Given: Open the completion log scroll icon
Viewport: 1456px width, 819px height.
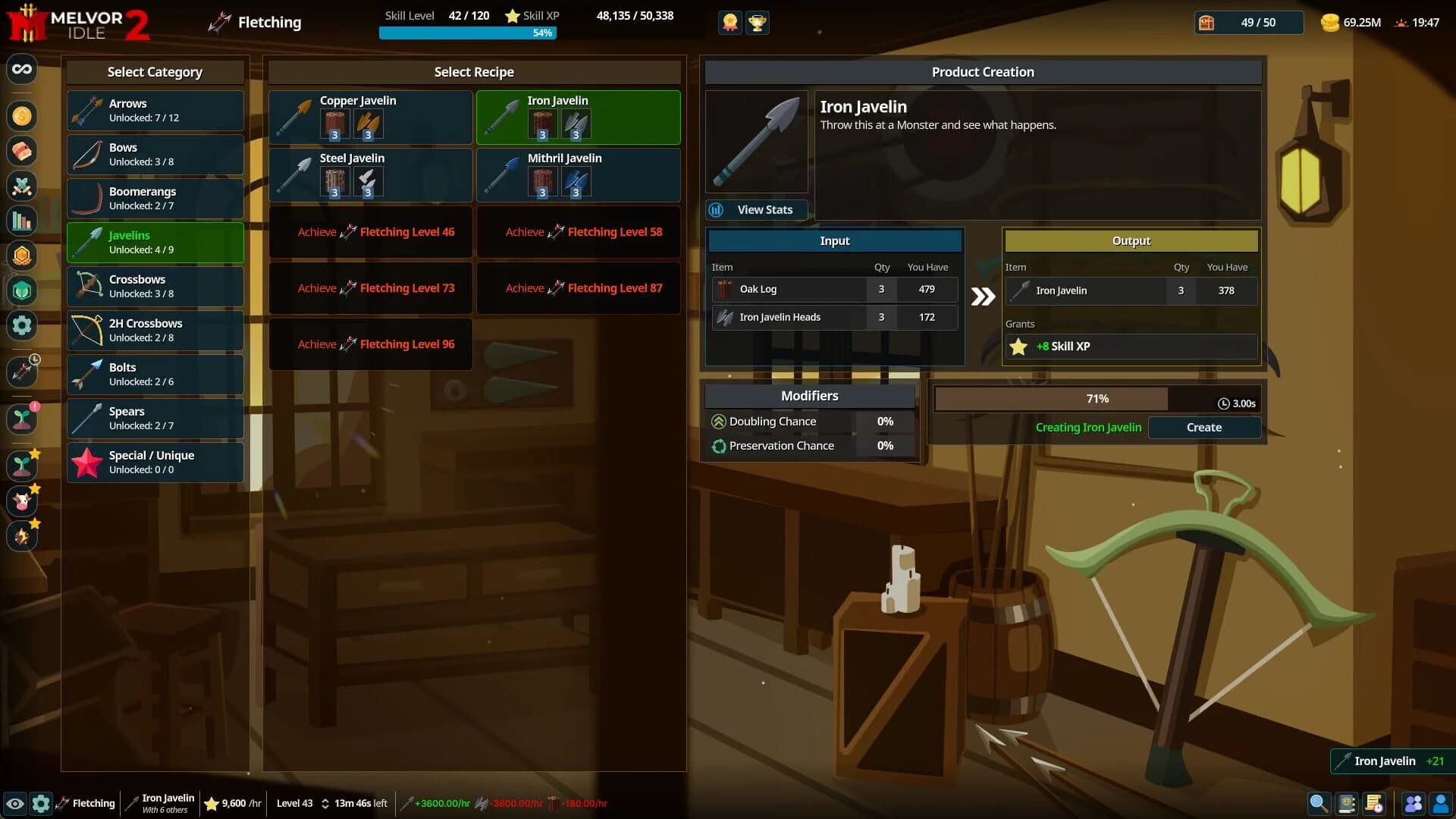Looking at the screenshot, I should point(1375,803).
